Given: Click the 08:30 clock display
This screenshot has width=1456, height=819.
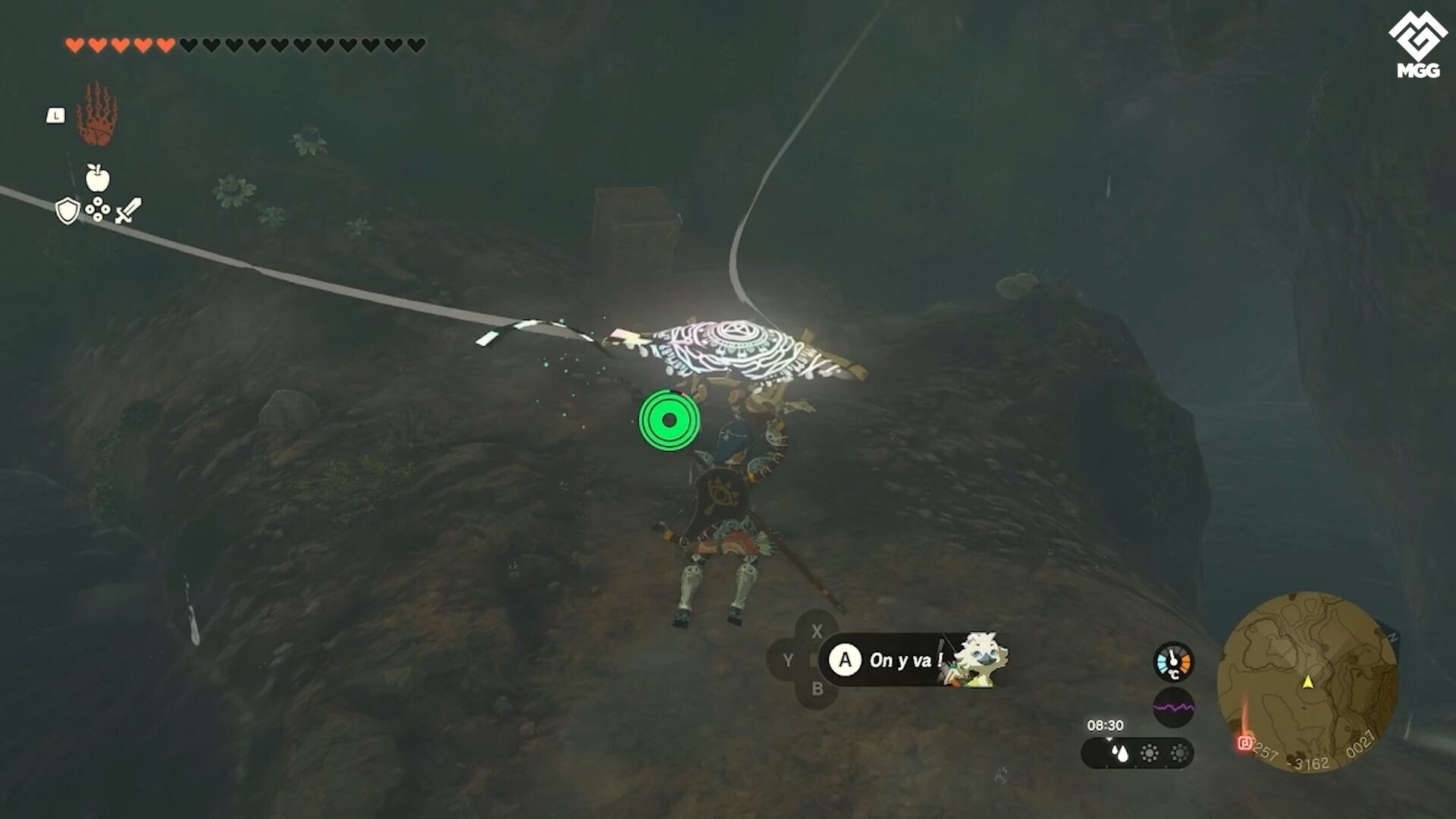Looking at the screenshot, I should click(1107, 725).
